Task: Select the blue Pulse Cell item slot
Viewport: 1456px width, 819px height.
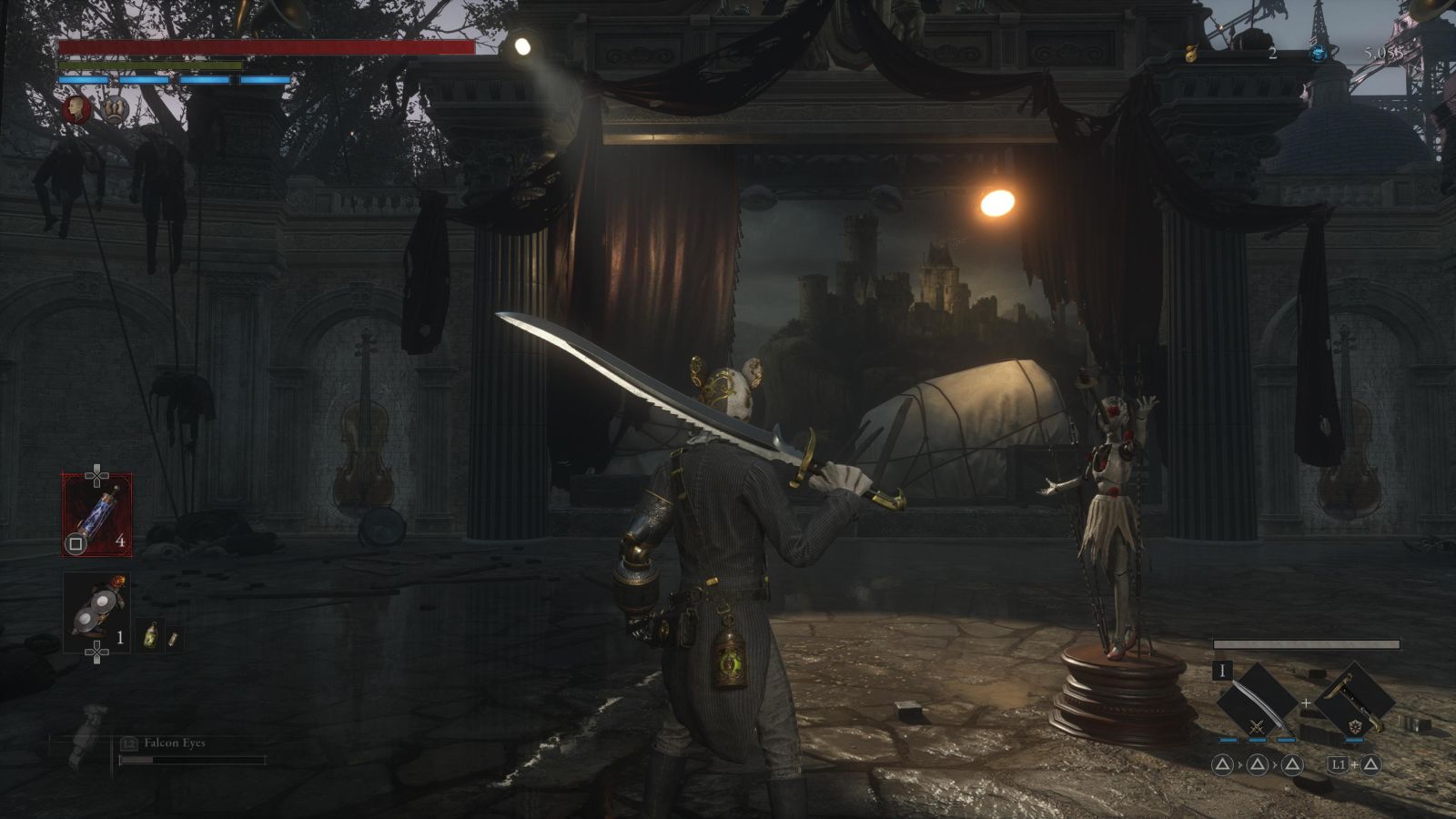Action: click(x=96, y=514)
